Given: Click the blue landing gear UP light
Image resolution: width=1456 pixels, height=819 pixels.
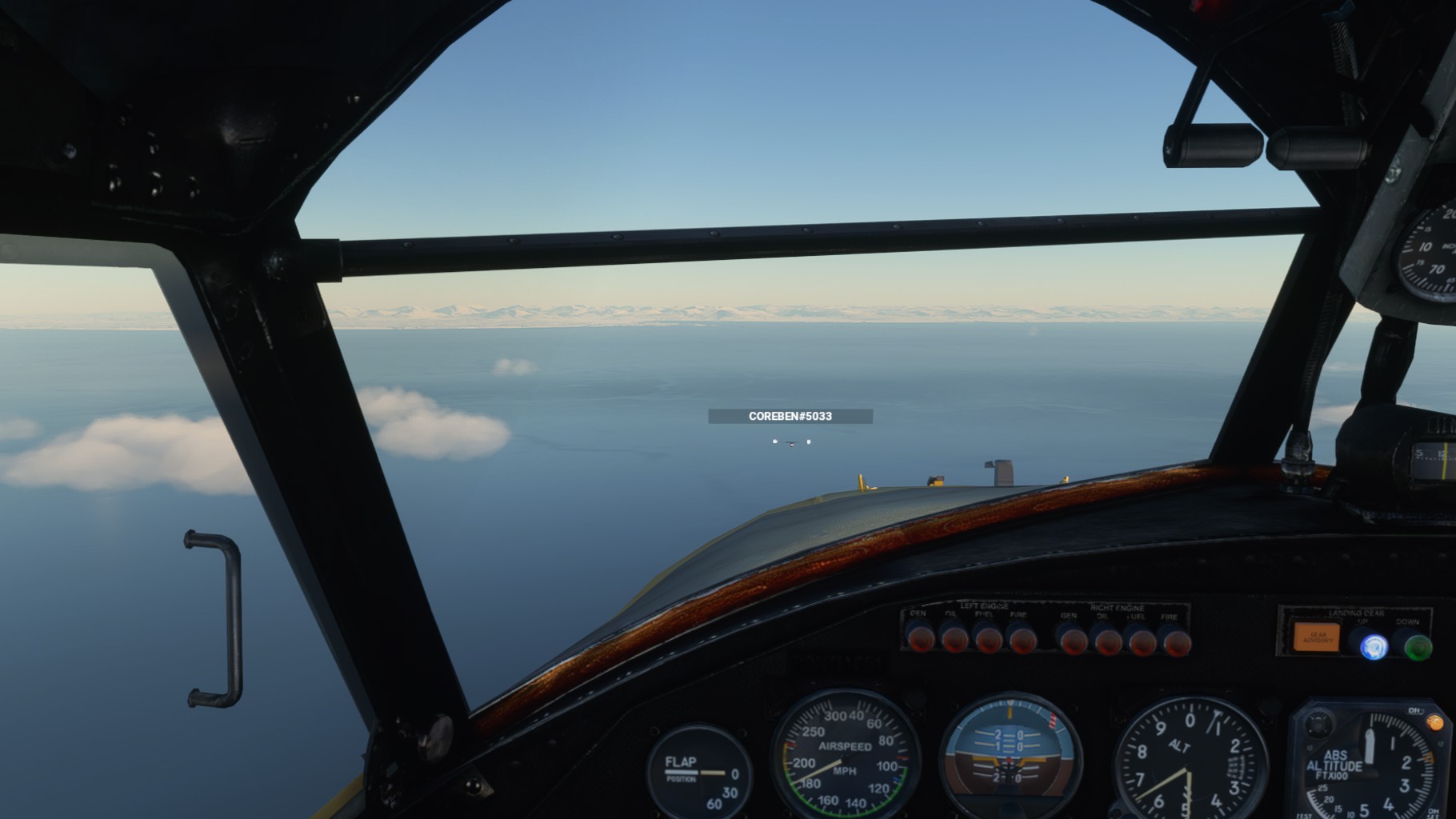Looking at the screenshot, I should [x=1374, y=645].
